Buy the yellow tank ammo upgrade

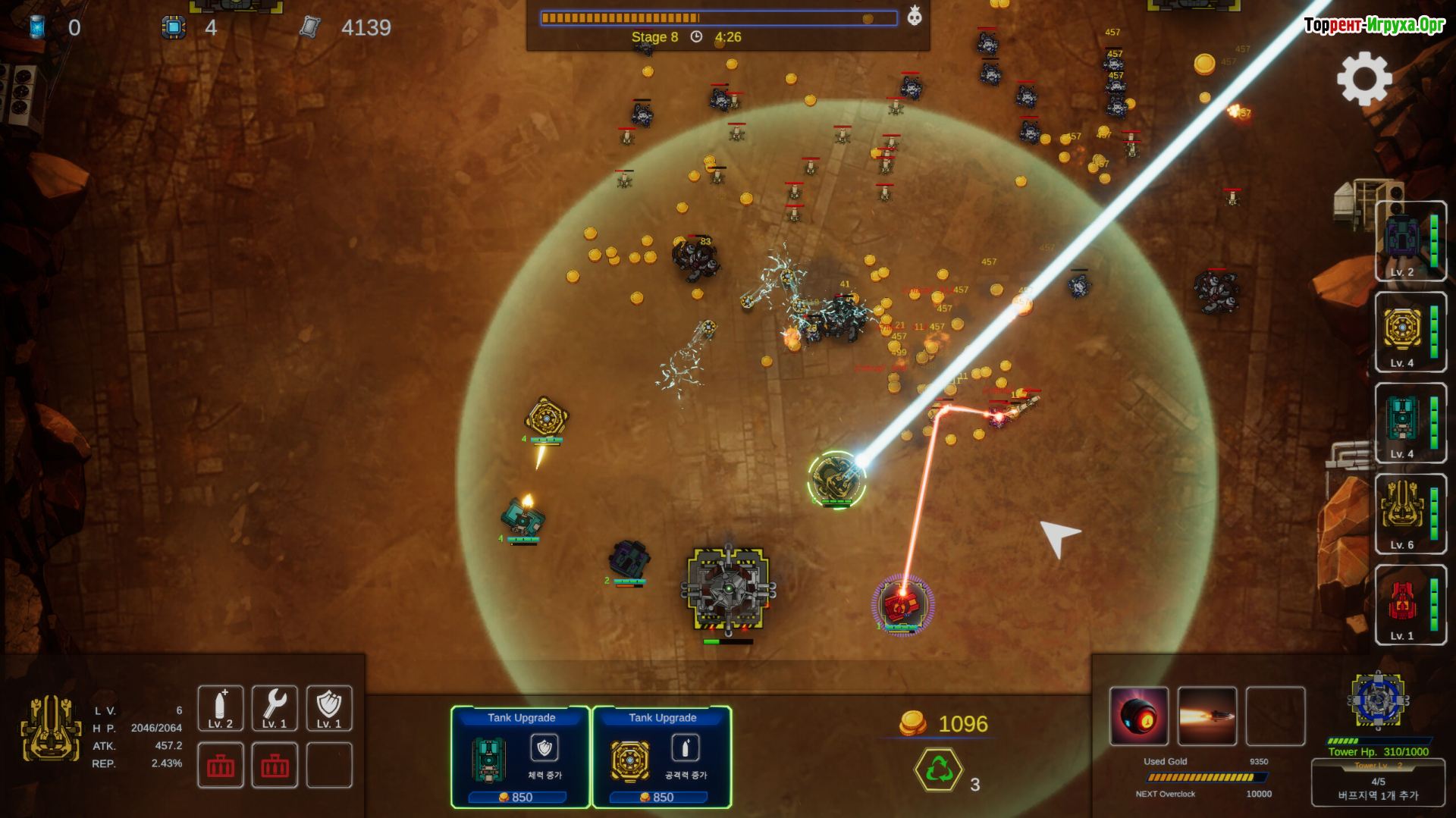coord(661,757)
